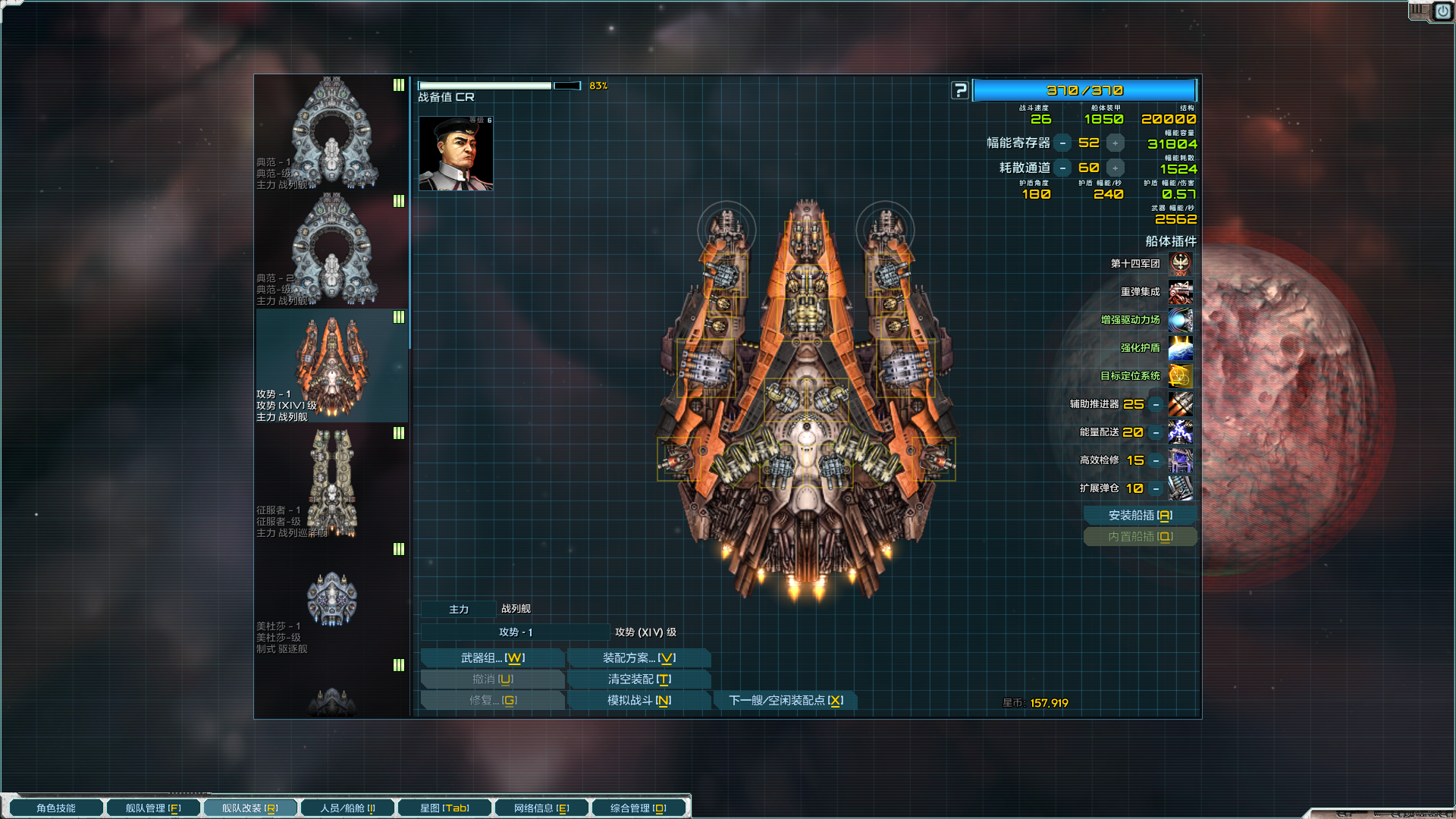Select the 征服者 - 1 battlecruiser
Screen dimensions: 1456x819
pos(331,482)
